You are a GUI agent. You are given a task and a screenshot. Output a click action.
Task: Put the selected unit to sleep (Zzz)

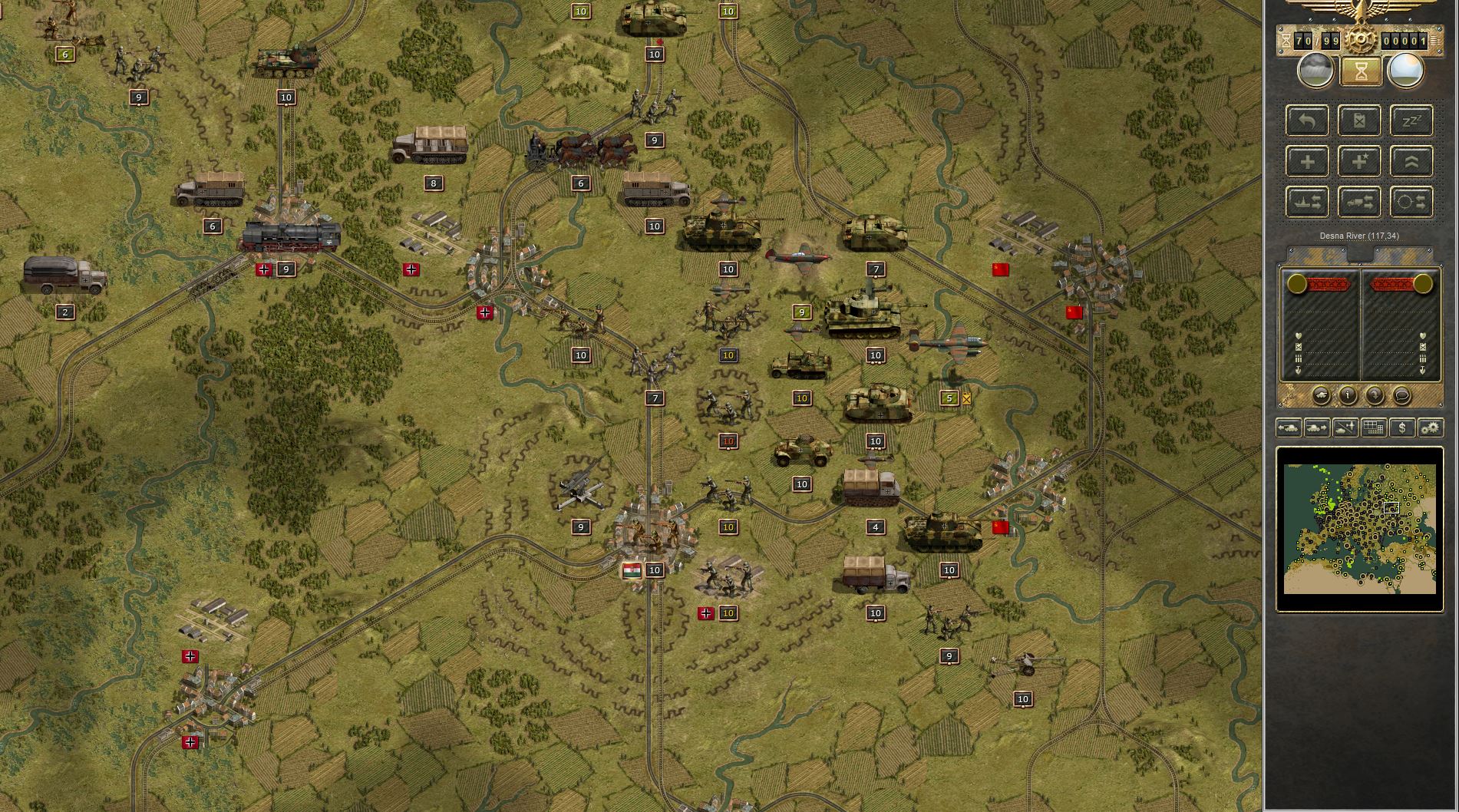(x=1412, y=120)
